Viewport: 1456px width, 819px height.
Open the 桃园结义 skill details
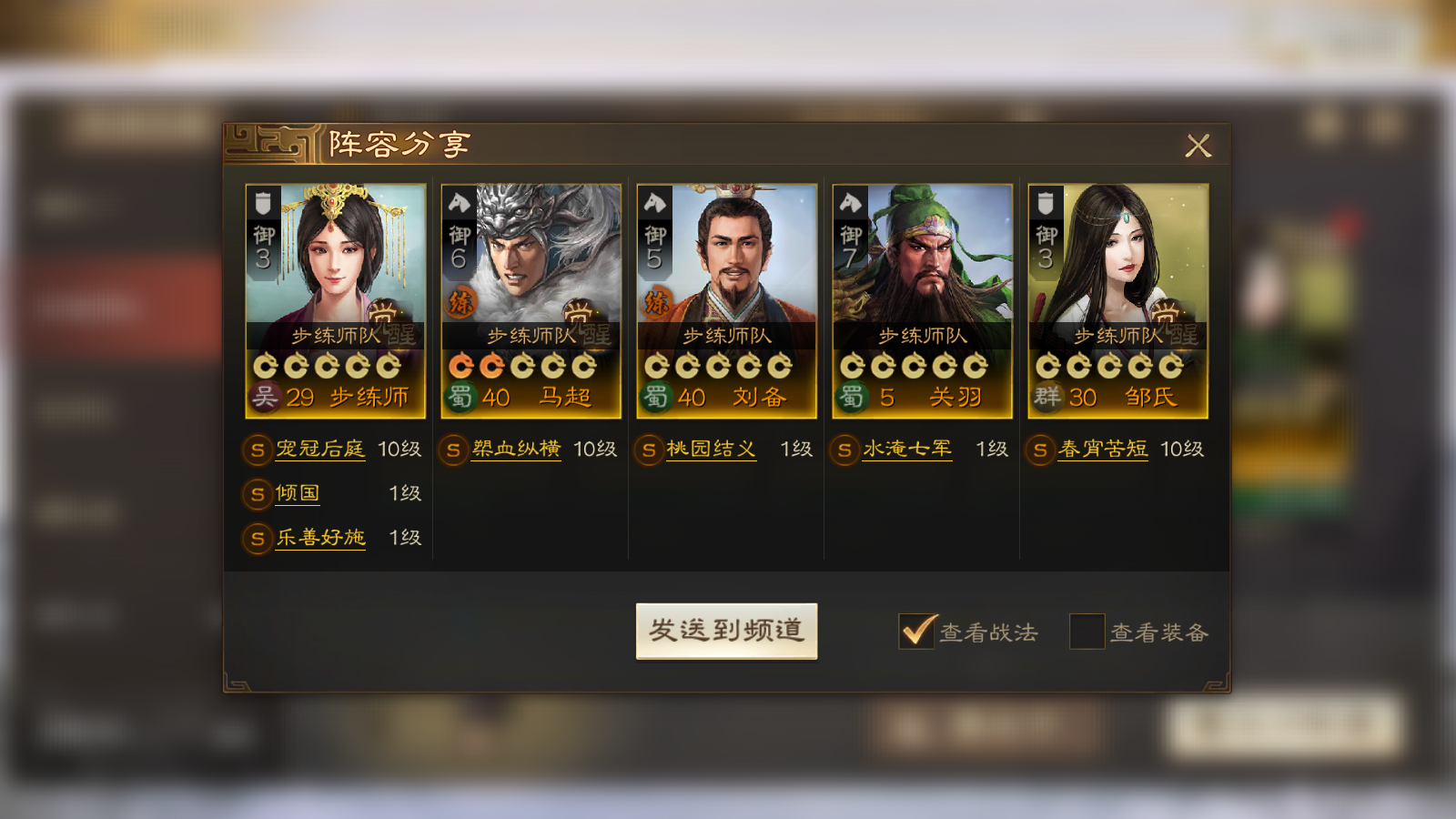712,450
